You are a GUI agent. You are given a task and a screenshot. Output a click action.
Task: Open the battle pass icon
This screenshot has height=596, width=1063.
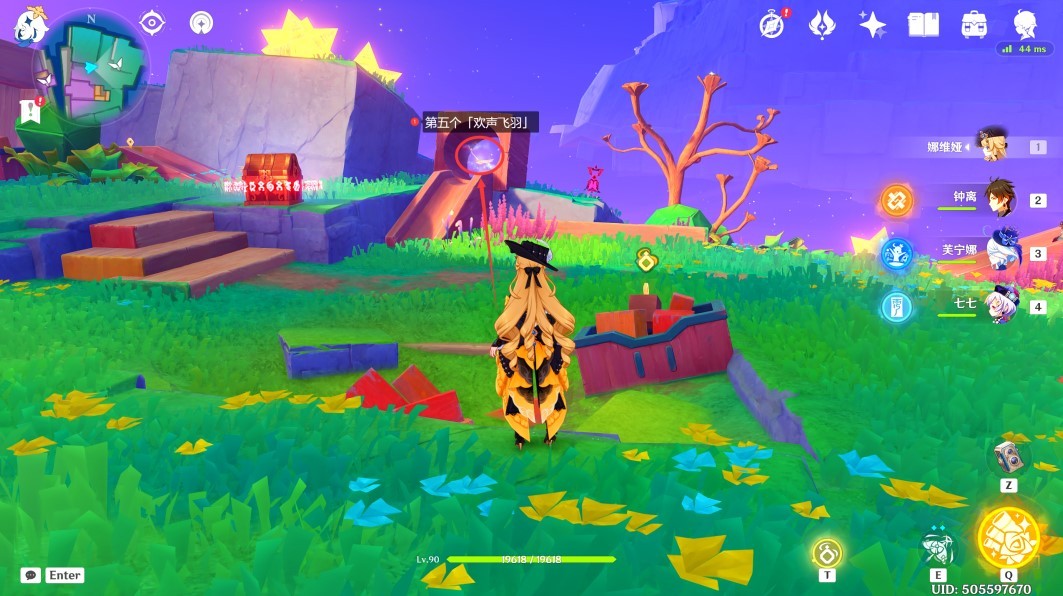(x=822, y=24)
